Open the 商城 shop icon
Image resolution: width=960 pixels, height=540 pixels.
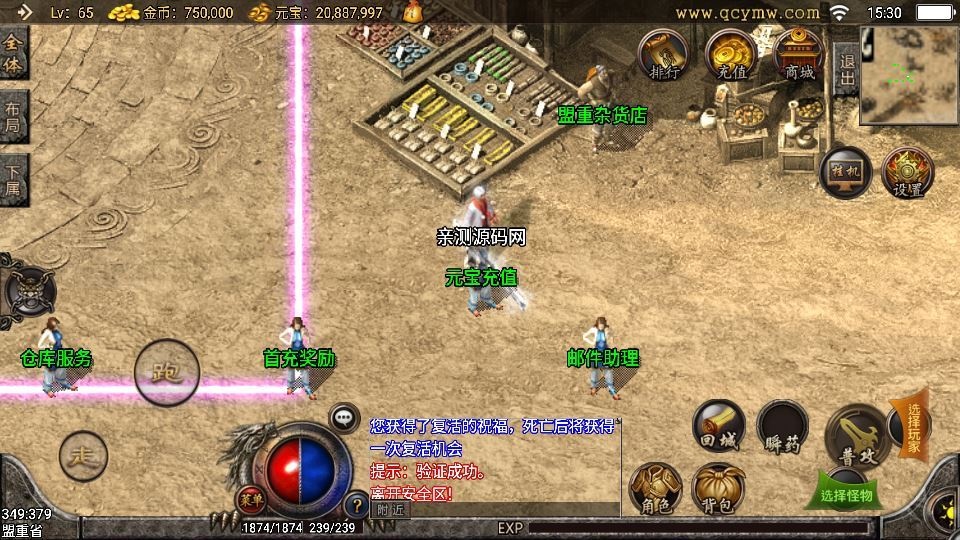click(797, 54)
